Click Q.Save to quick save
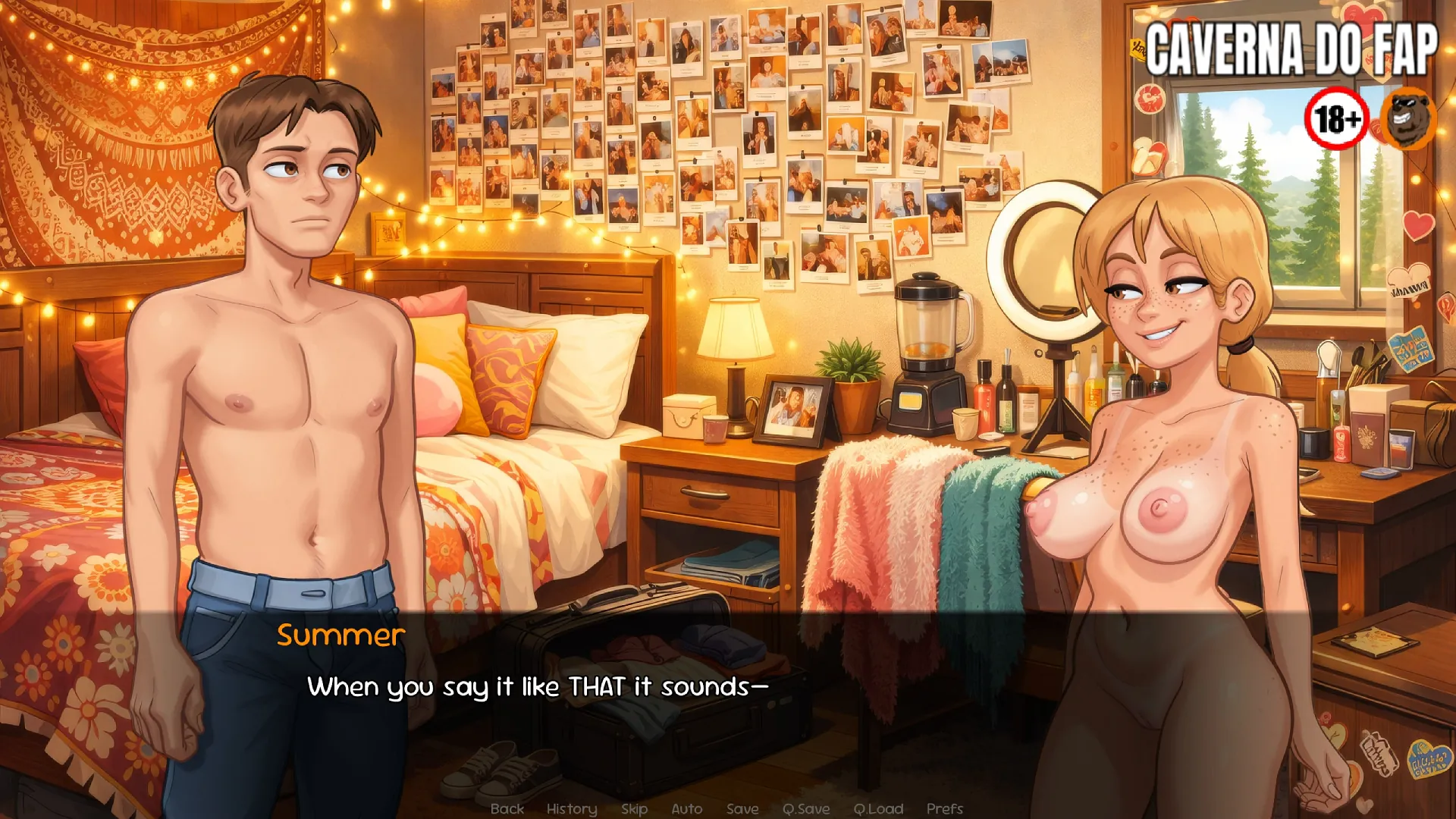Screen dimensions: 1456x819 [x=806, y=809]
